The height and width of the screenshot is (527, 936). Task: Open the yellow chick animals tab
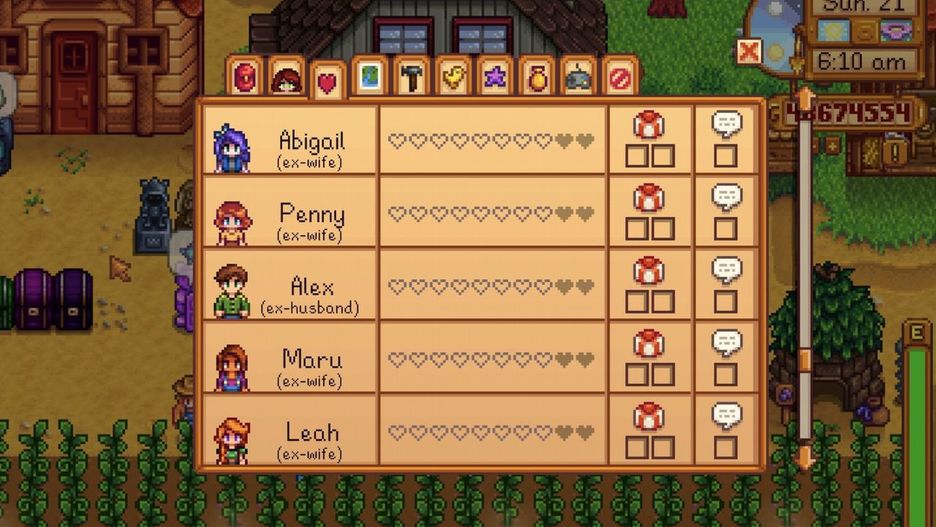(453, 77)
